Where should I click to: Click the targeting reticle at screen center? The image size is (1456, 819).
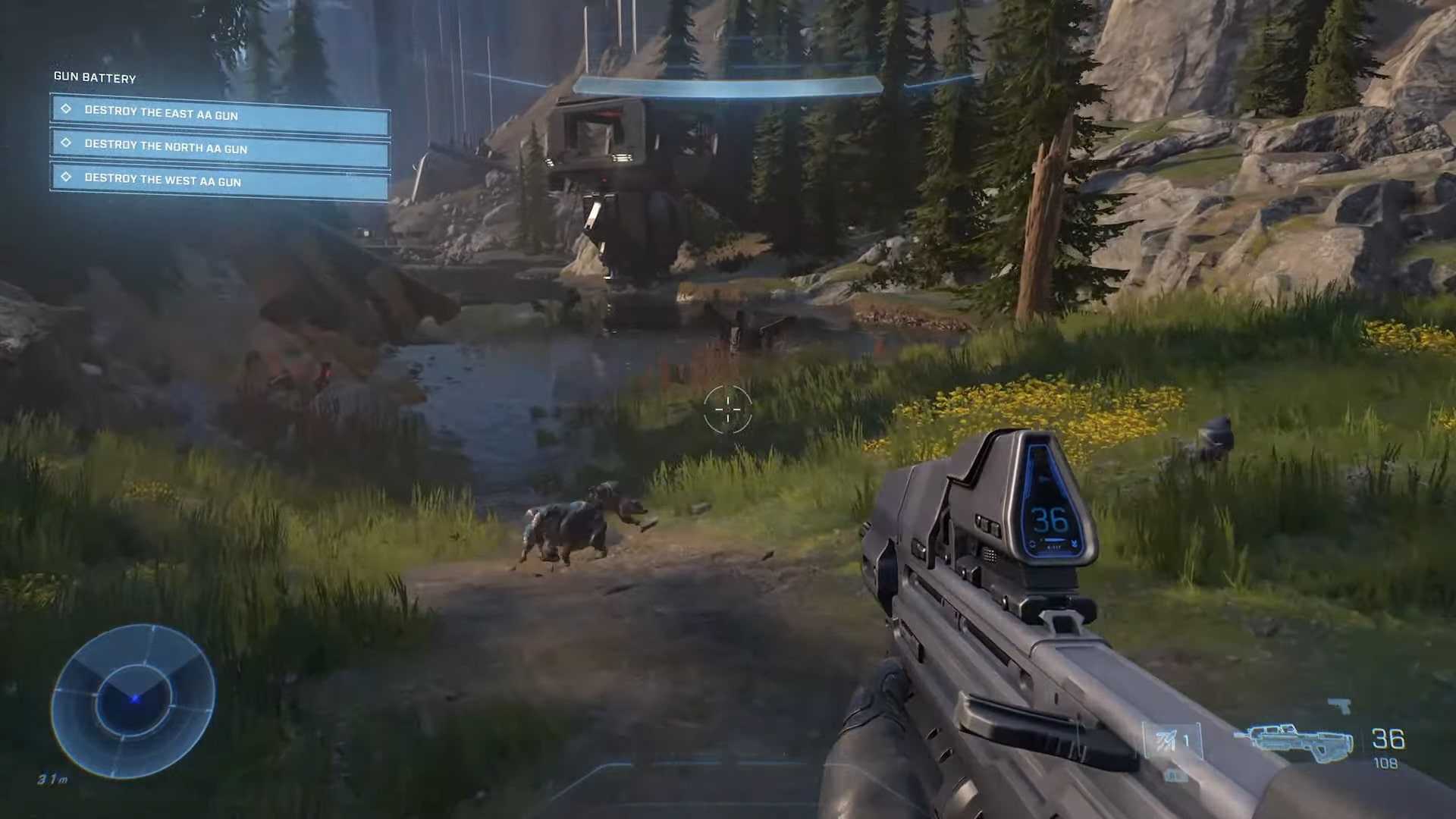click(x=728, y=409)
